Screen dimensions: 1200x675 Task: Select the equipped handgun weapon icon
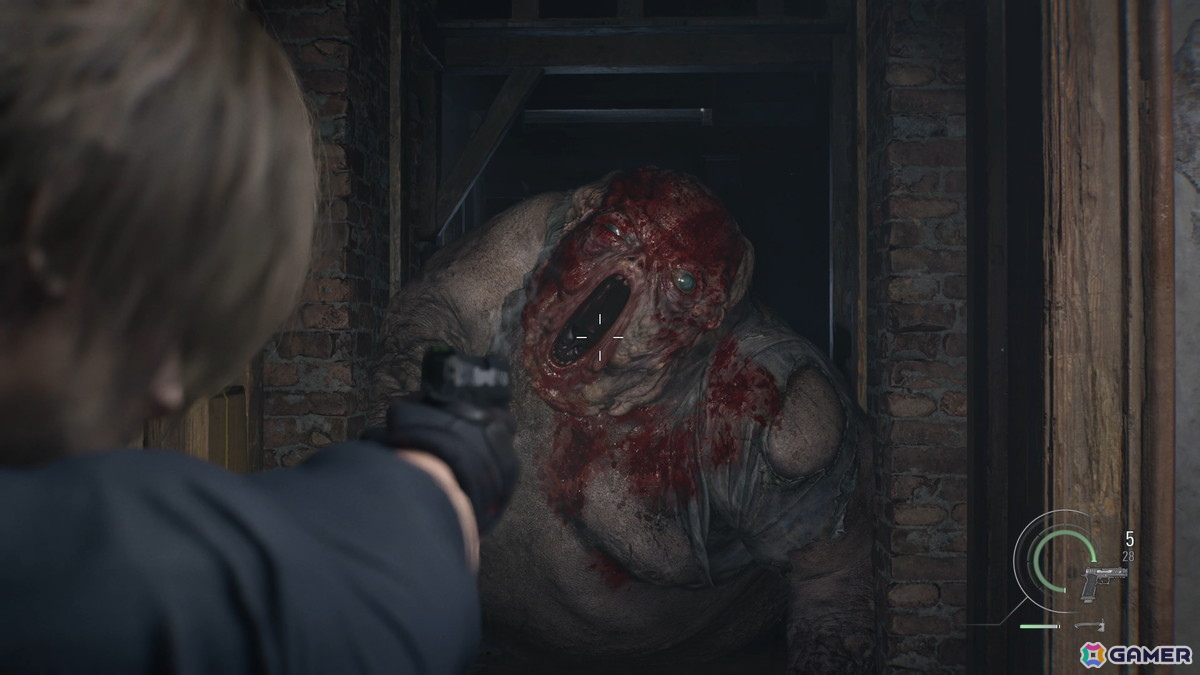point(1103,582)
